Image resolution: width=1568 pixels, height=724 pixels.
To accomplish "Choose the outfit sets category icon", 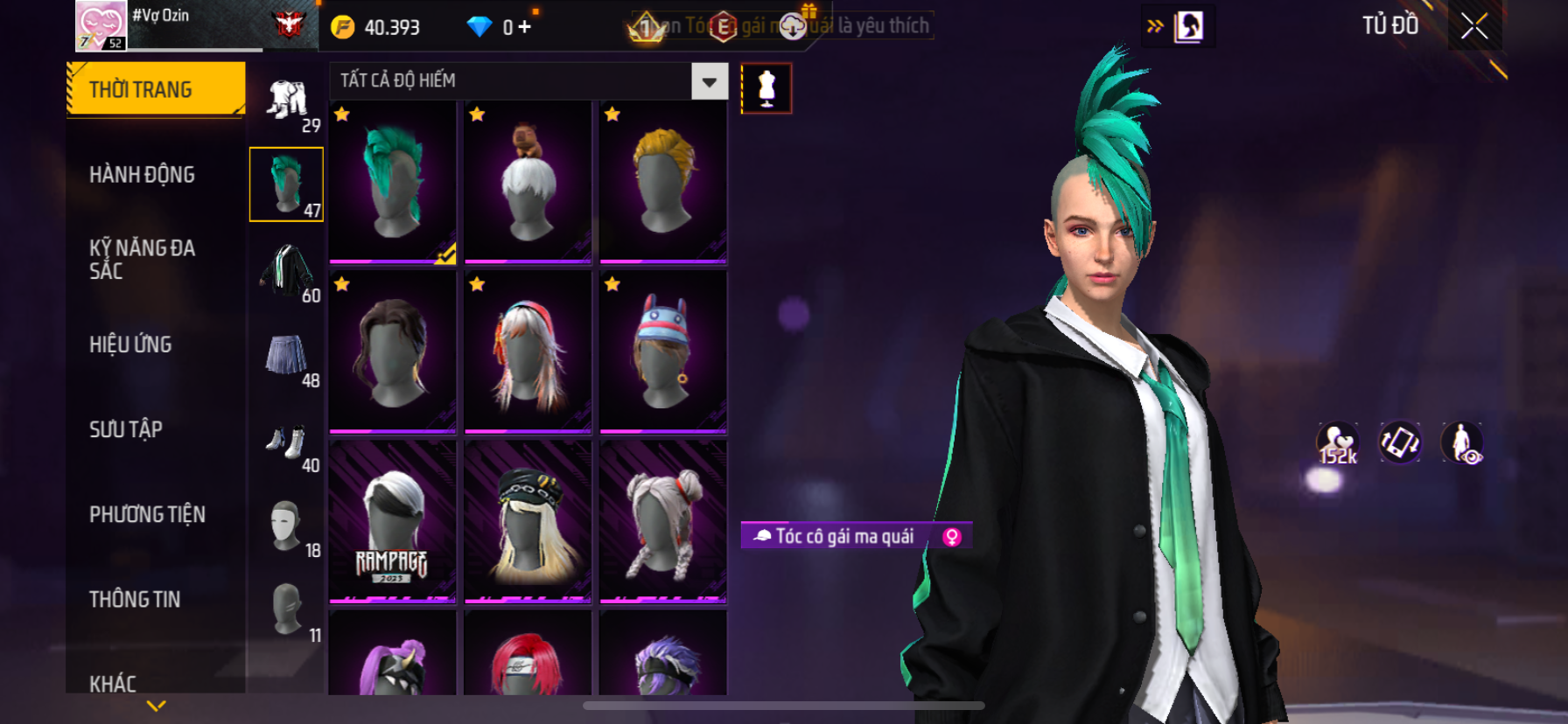I will [x=288, y=100].
